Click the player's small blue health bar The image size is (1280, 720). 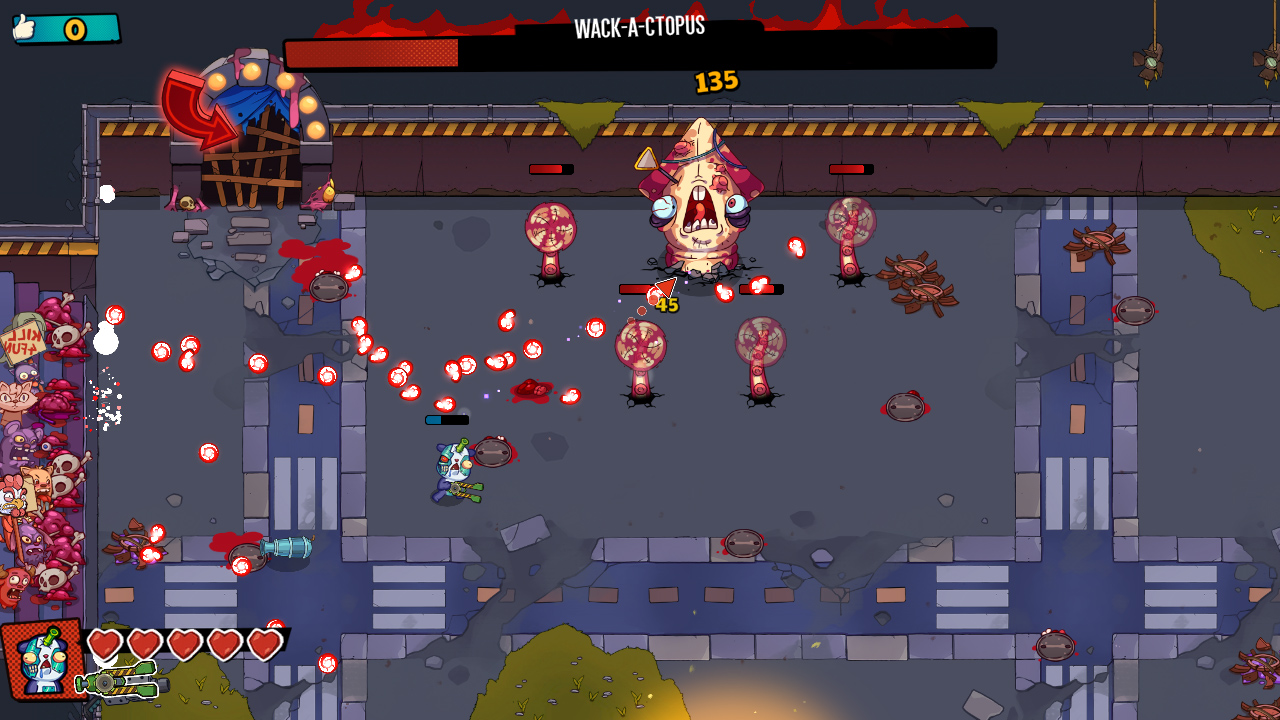(447, 421)
